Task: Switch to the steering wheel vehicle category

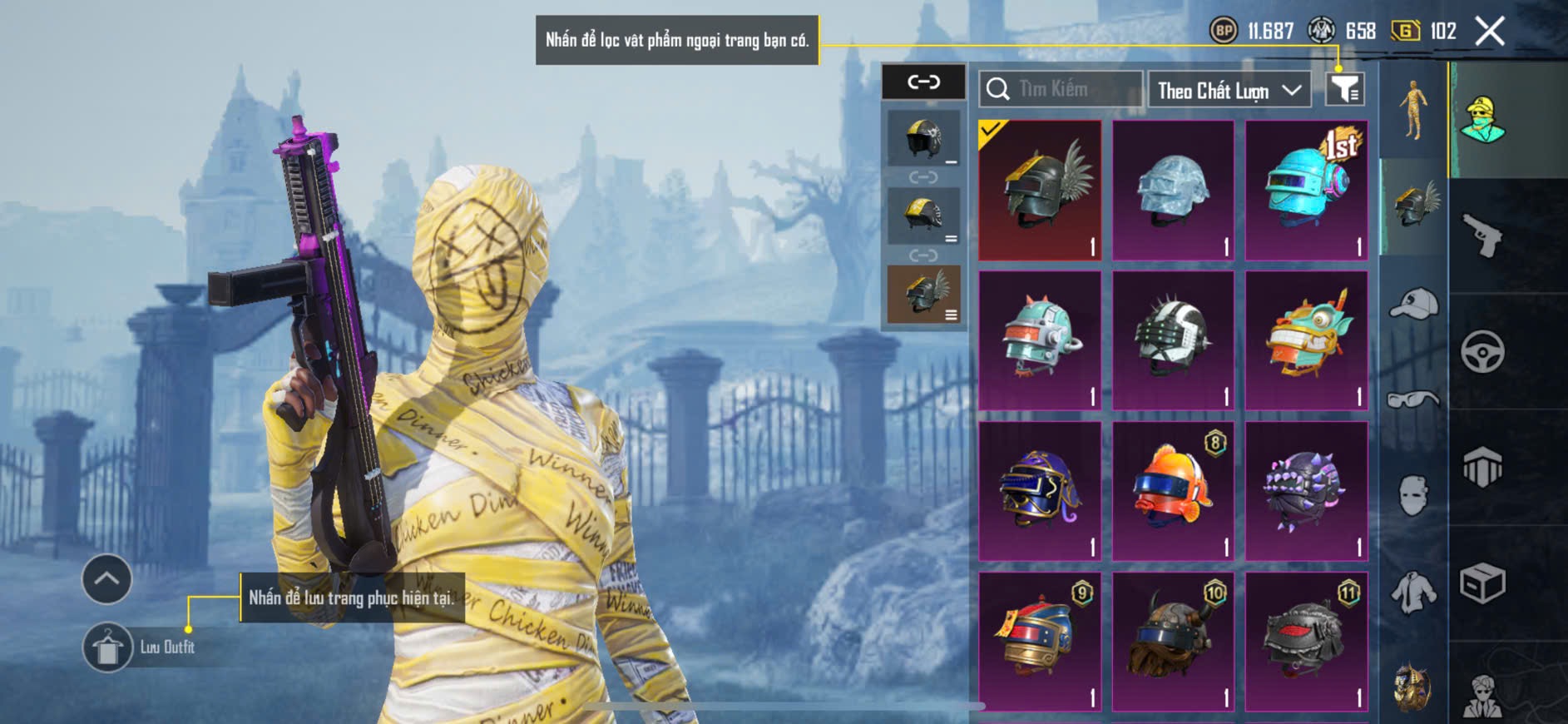Action: coord(1482,352)
